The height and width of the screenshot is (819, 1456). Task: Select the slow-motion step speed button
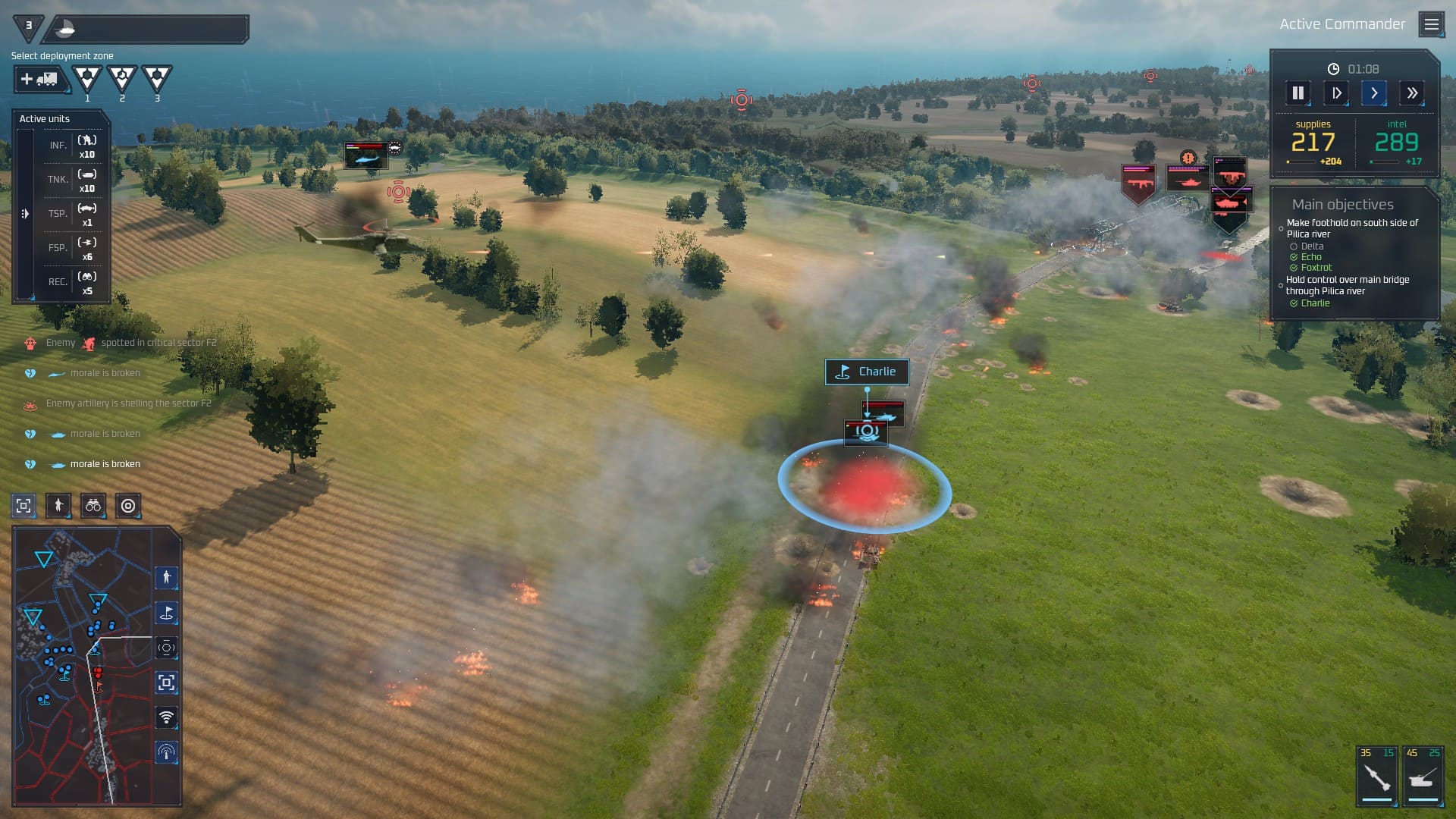pyautogui.click(x=1336, y=93)
